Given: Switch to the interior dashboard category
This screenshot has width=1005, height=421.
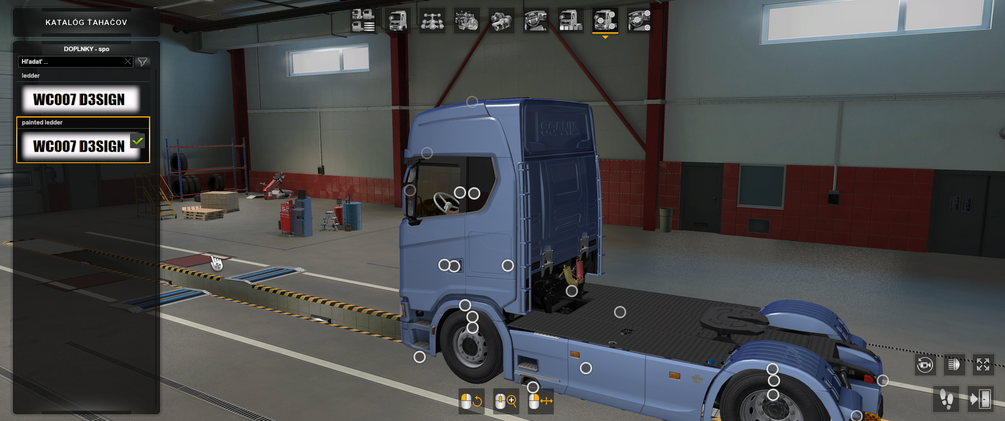Looking at the screenshot, I should click(x=536, y=20).
